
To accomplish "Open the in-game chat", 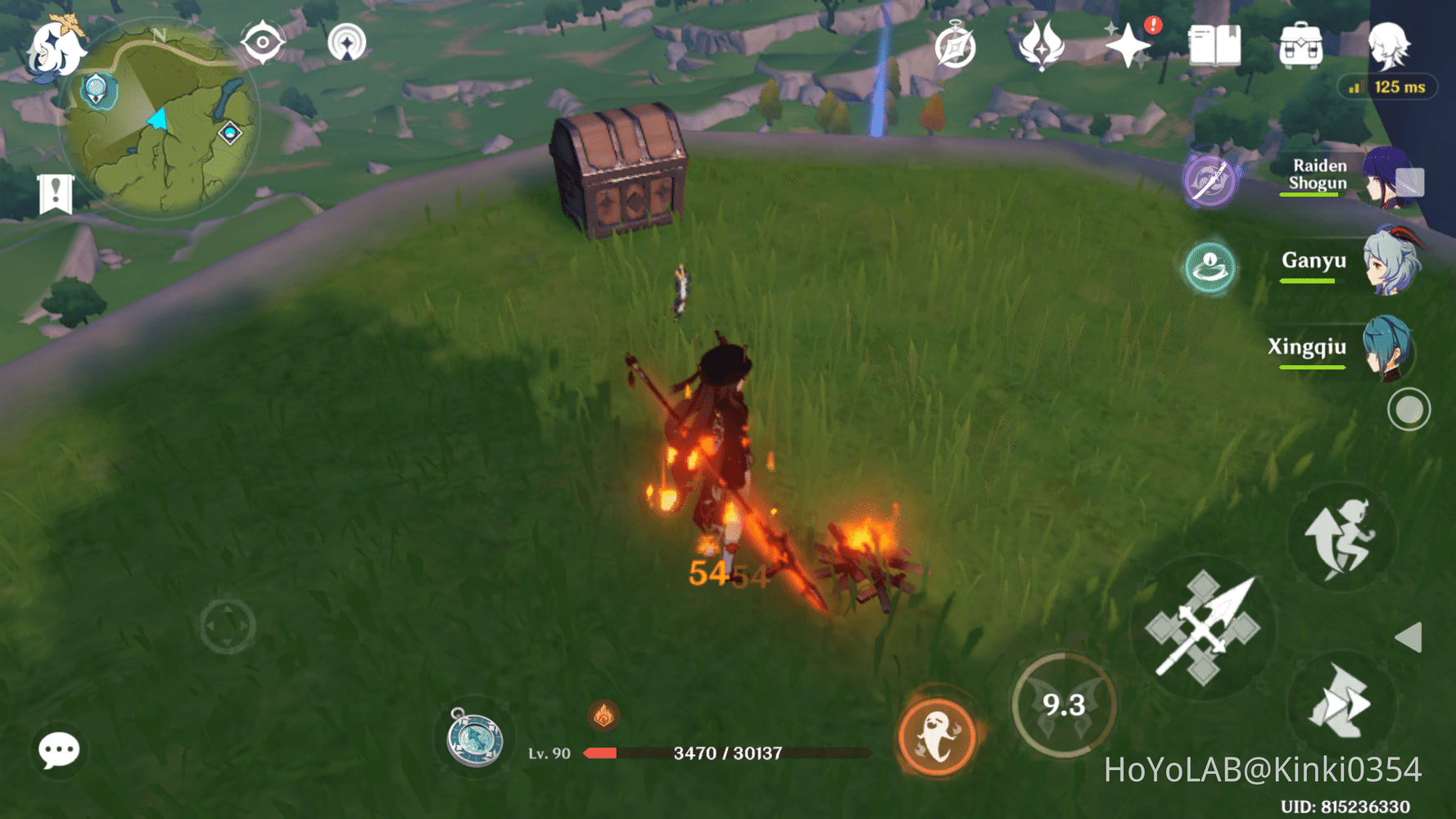I will coord(57,751).
